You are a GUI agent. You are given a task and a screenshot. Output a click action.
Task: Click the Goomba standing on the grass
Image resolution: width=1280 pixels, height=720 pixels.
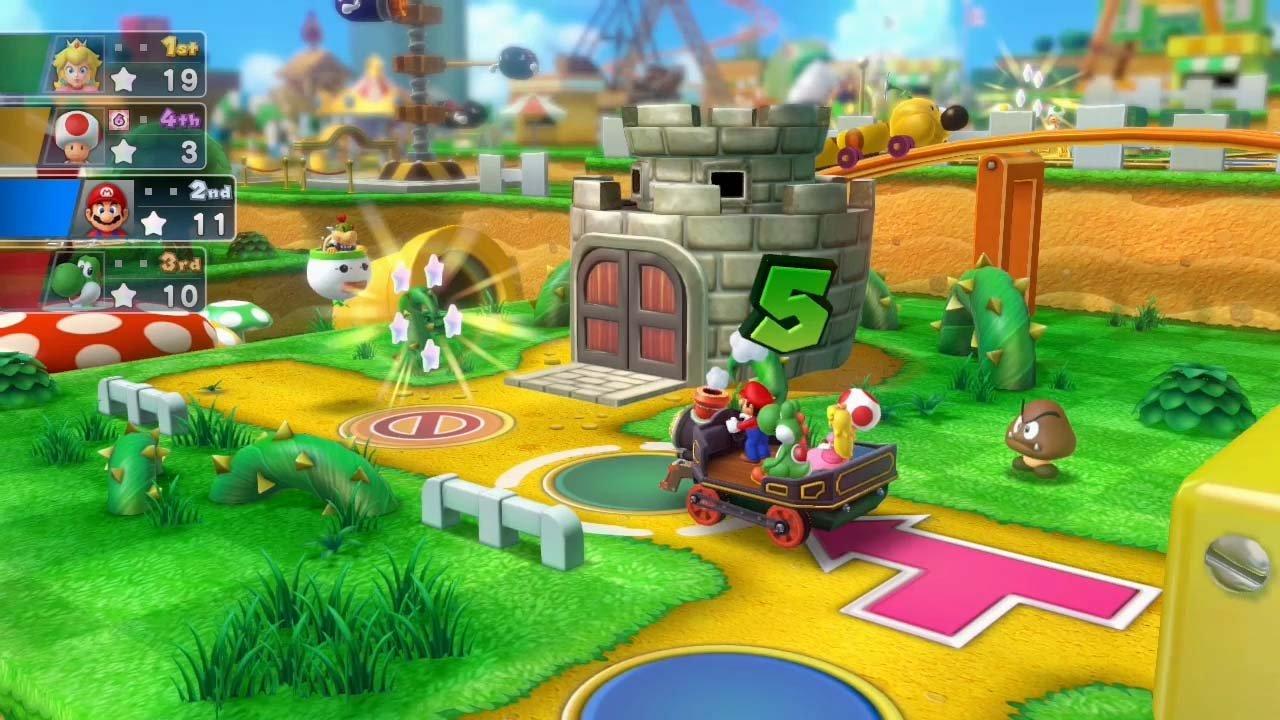[1040, 430]
